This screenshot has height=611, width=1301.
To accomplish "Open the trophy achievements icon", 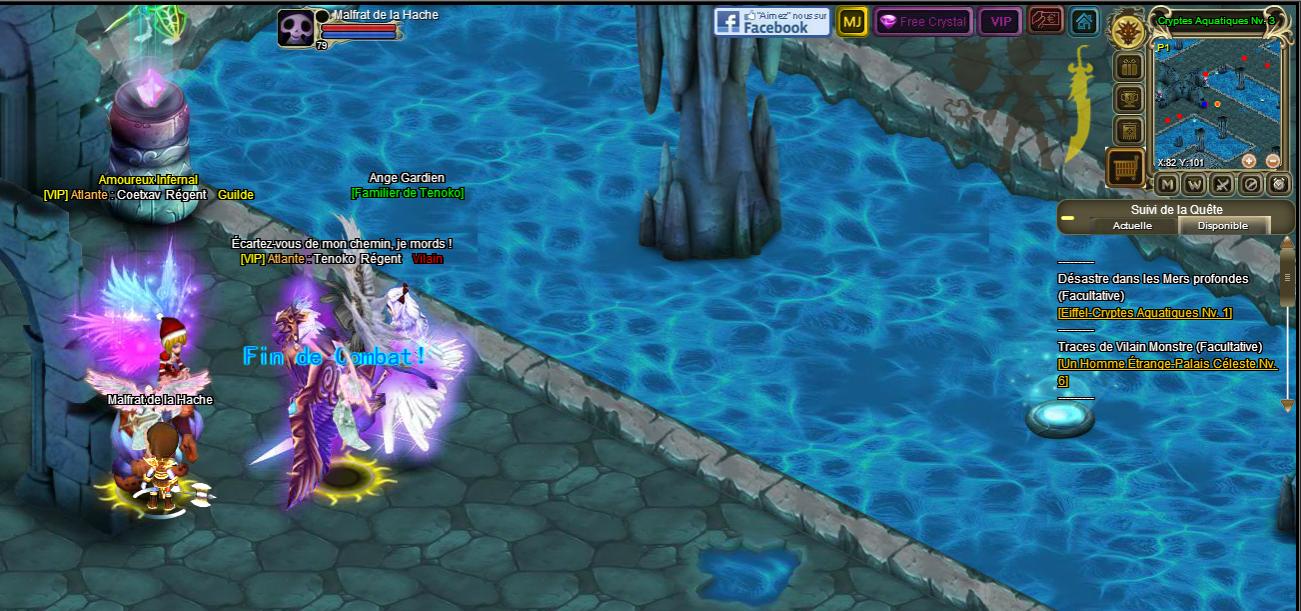I will (1129, 99).
